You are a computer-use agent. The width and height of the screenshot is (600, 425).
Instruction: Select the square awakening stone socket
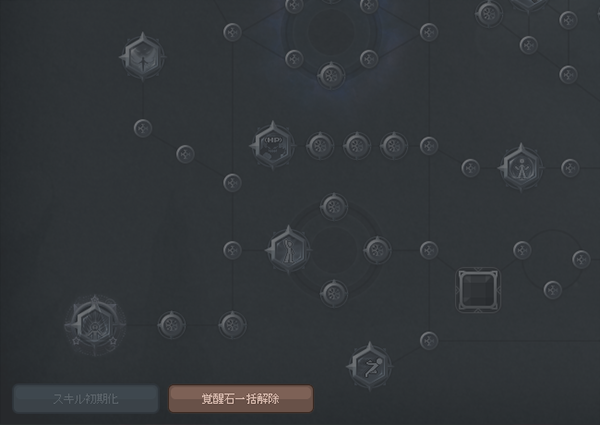pos(476,290)
